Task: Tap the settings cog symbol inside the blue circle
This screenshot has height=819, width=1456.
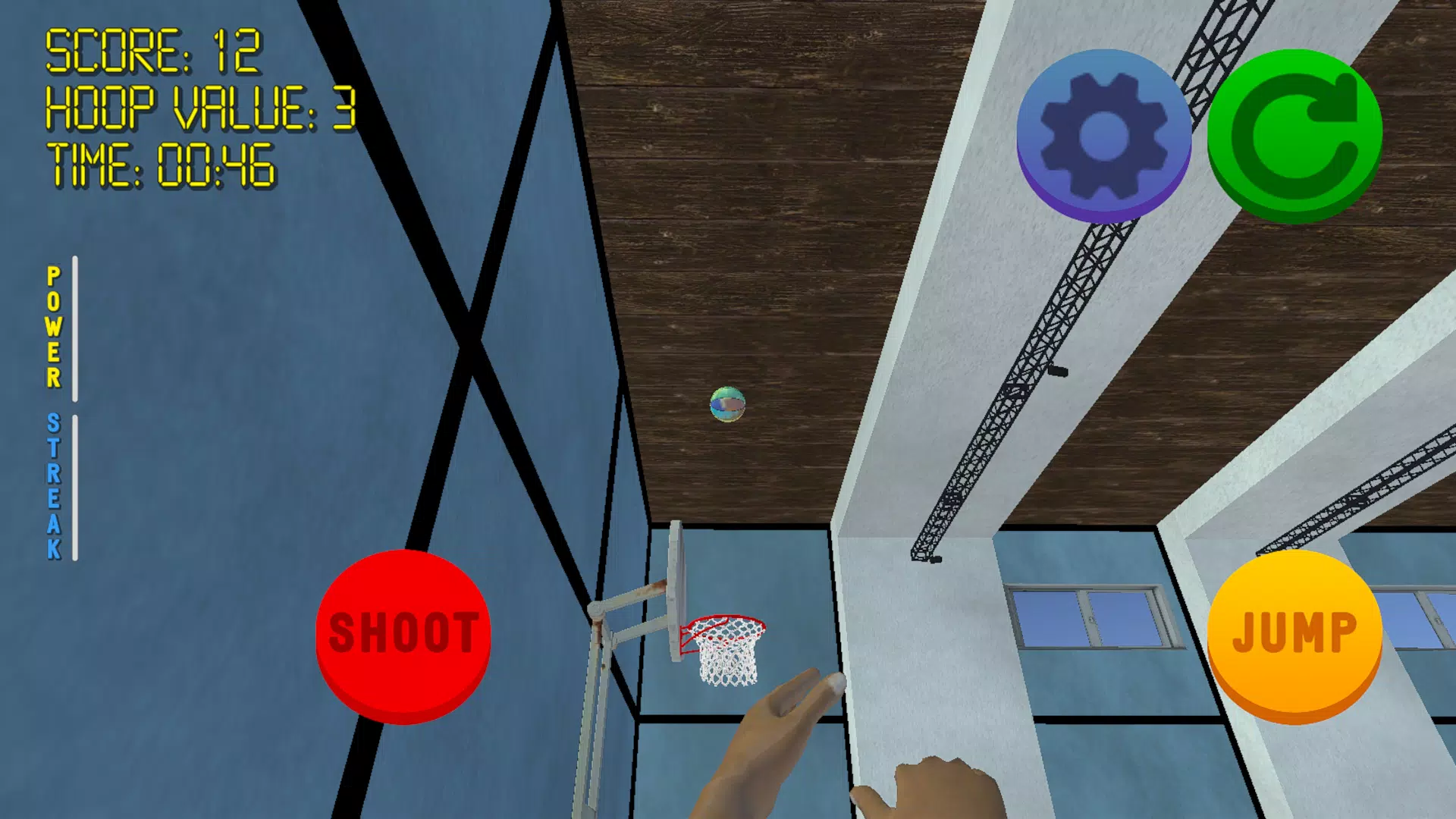Action: point(1103,130)
